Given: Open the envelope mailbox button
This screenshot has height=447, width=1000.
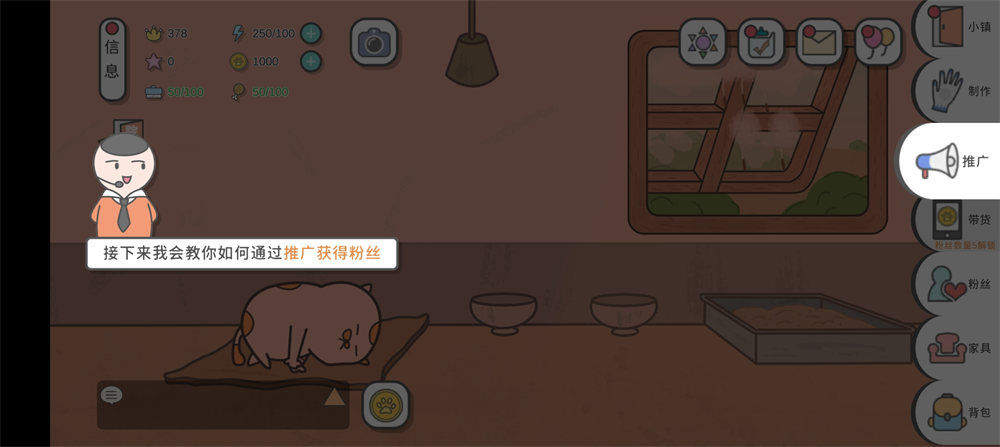Looking at the screenshot, I should pyautogui.click(x=819, y=42).
